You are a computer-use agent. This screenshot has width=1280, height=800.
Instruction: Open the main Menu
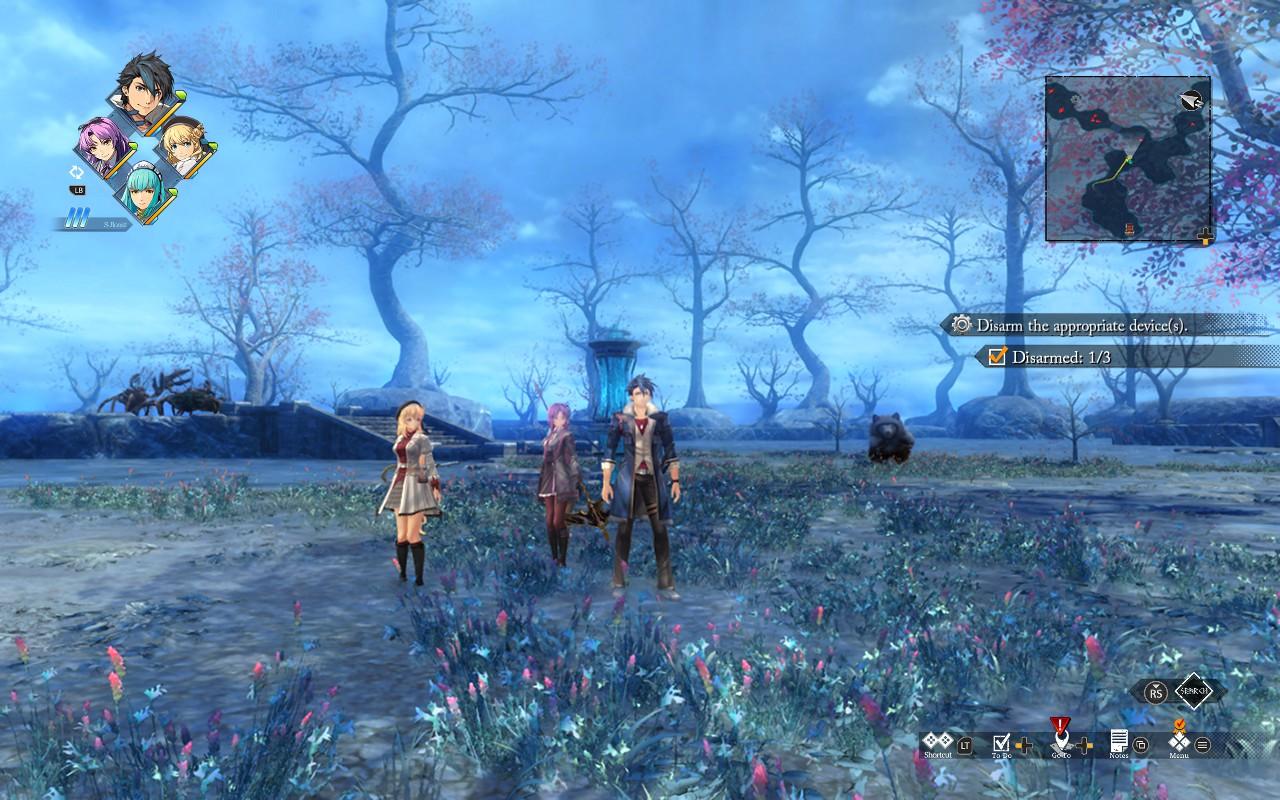1178,743
